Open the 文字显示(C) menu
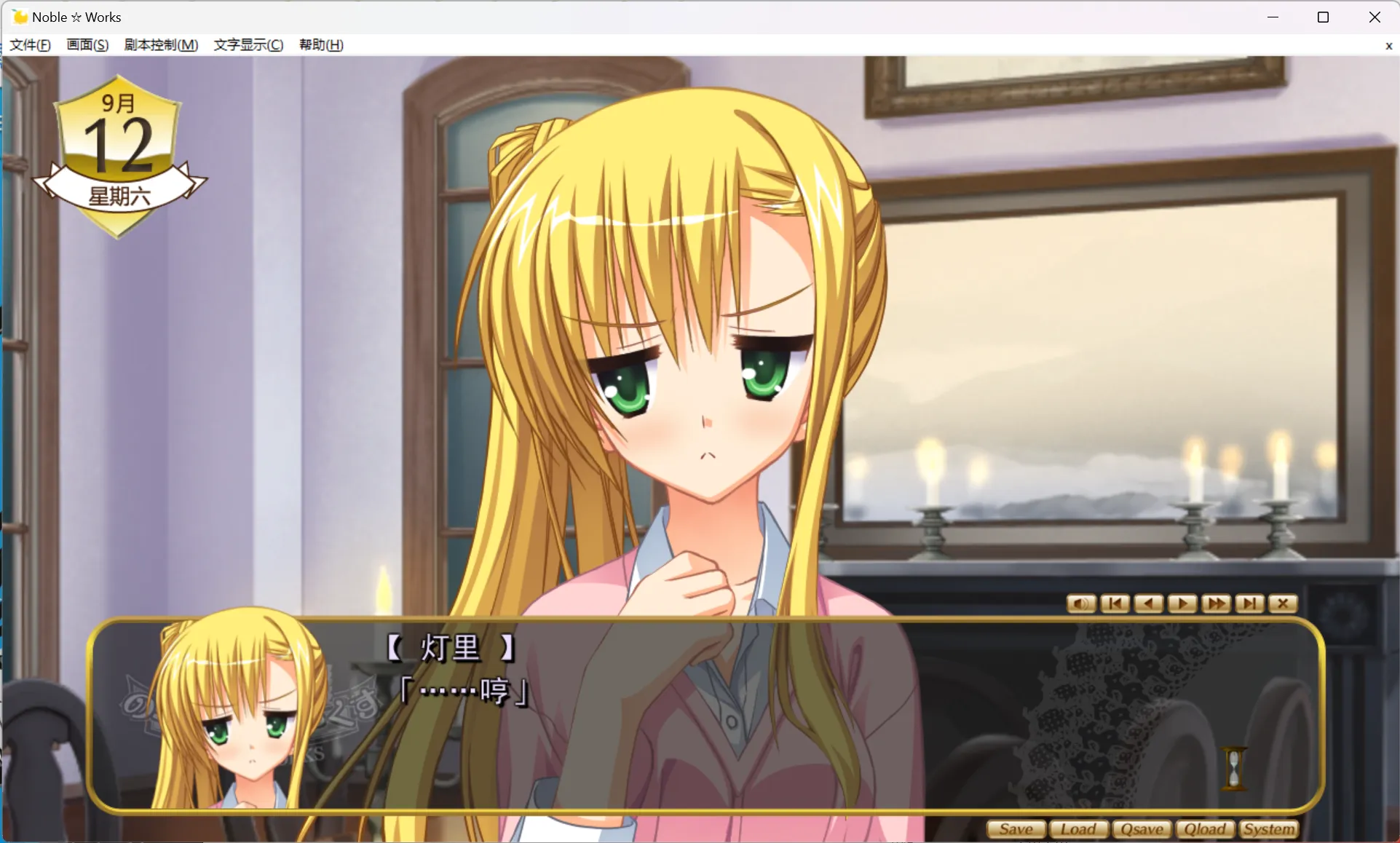 [248, 44]
